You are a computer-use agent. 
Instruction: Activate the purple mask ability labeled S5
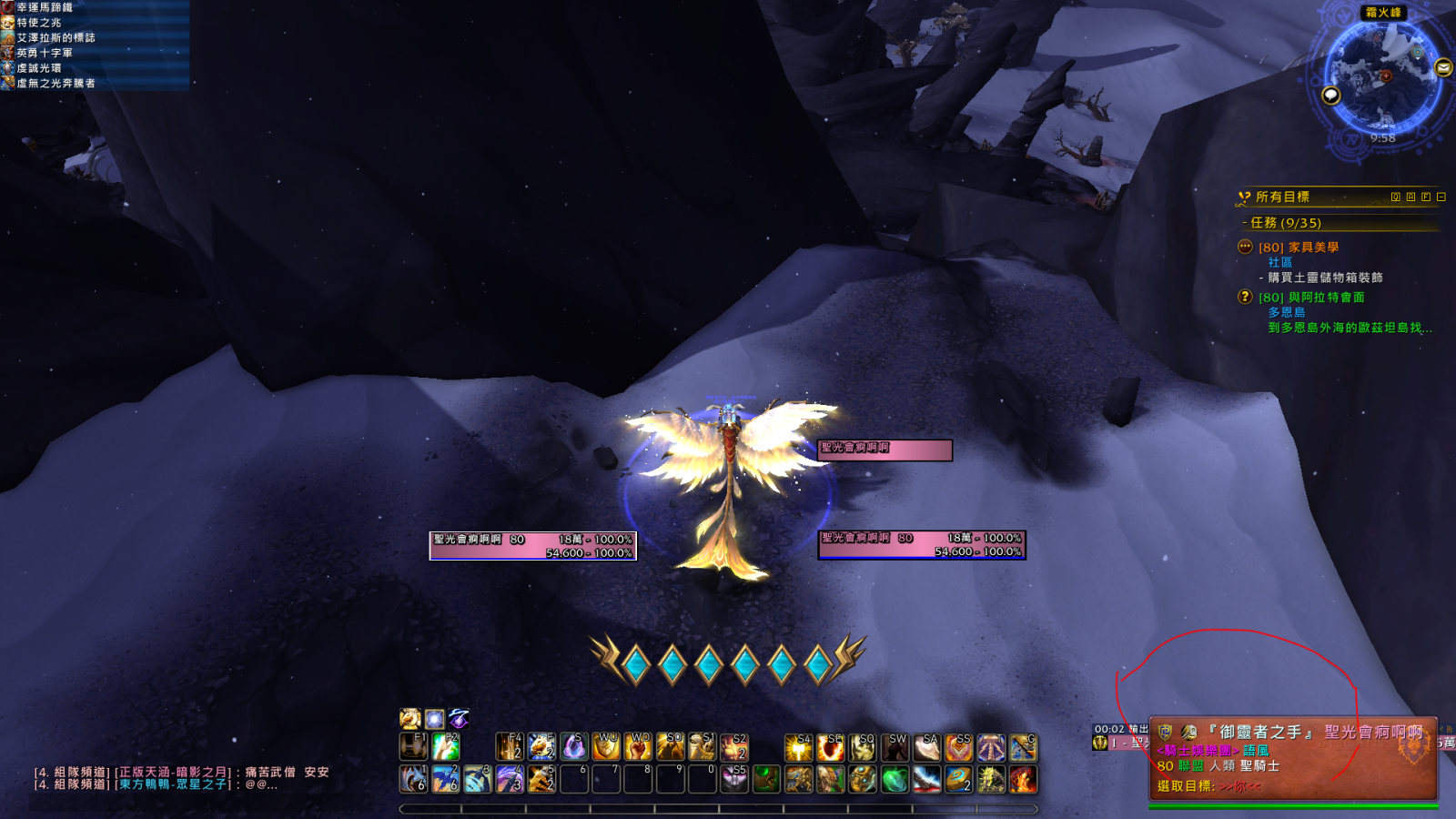click(x=734, y=779)
